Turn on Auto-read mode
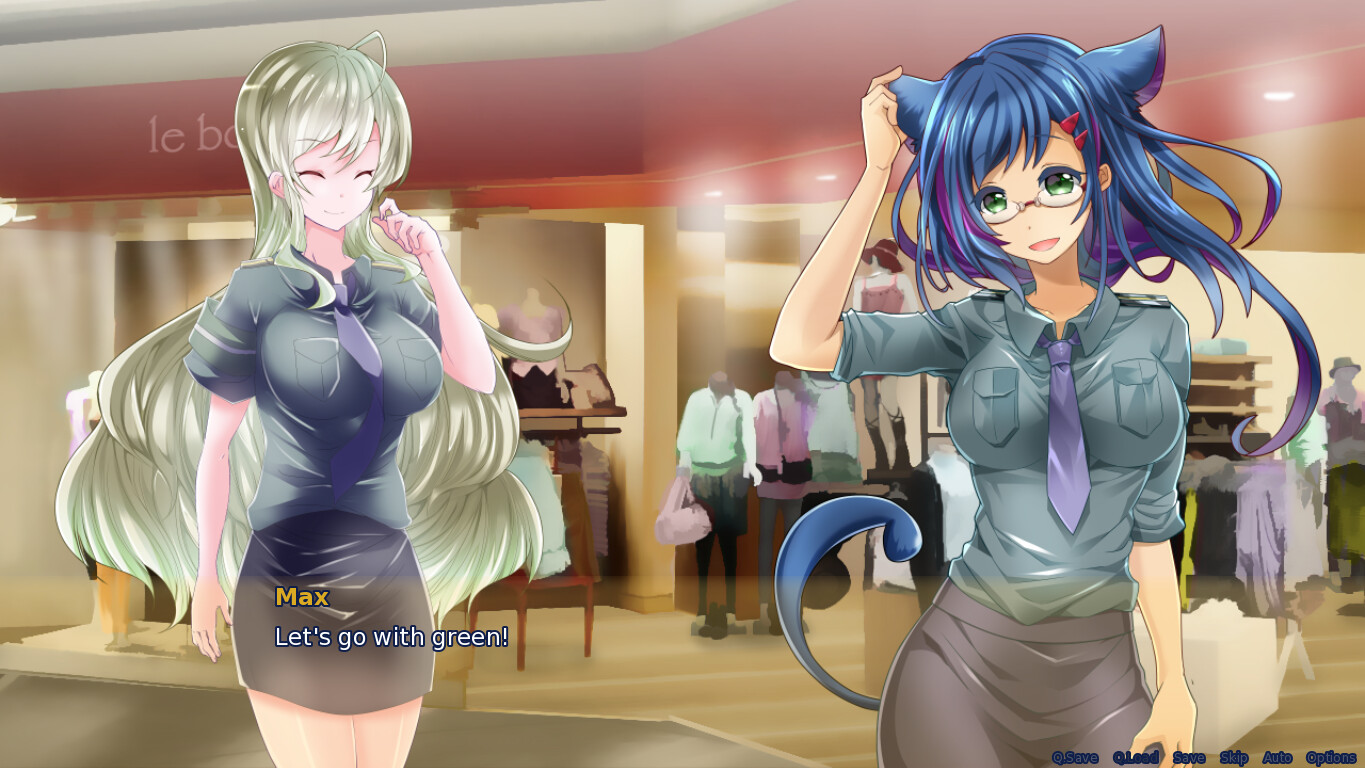 pyautogui.click(x=1277, y=757)
